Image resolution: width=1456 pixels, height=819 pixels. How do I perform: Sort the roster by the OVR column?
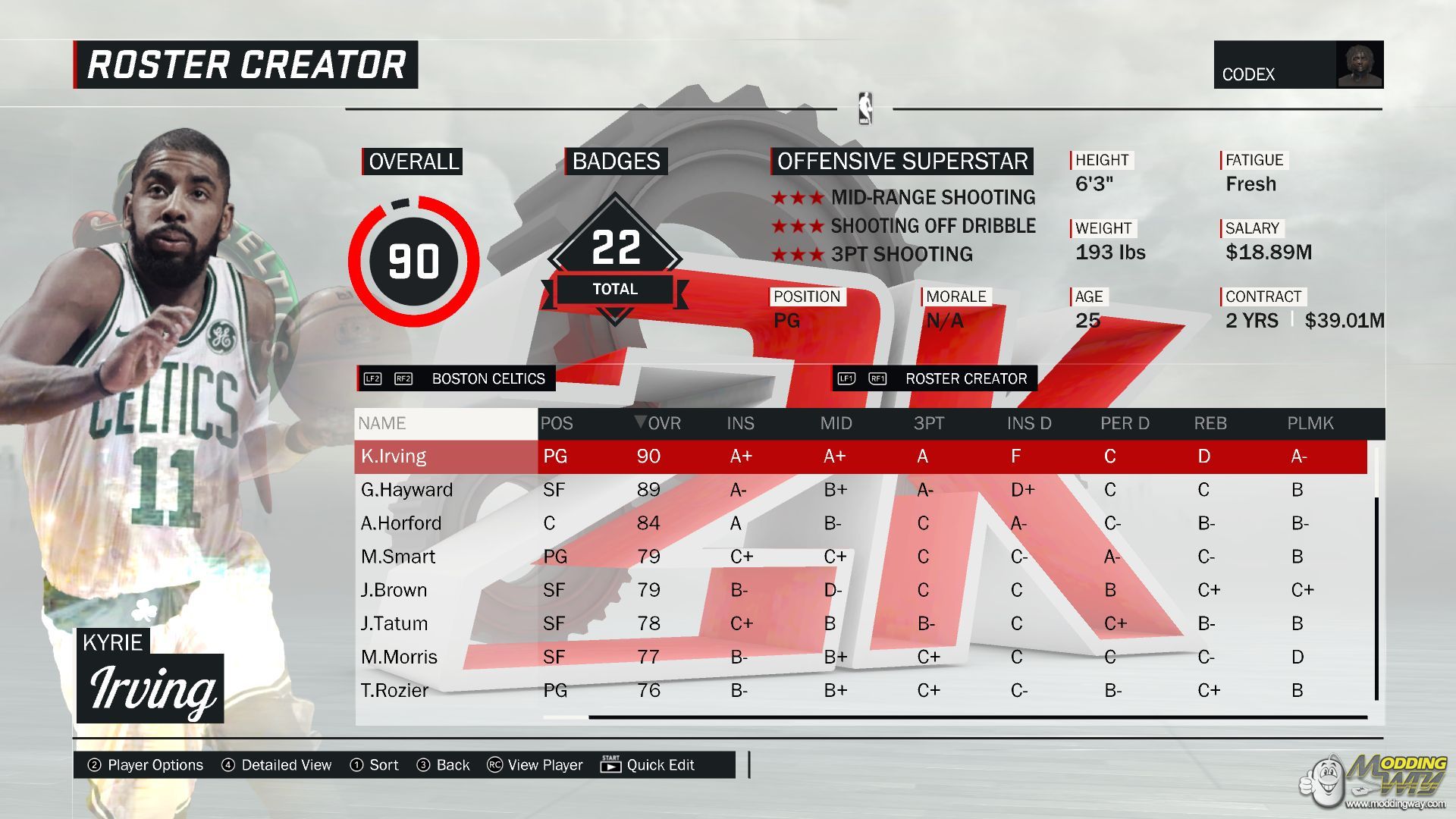[x=658, y=423]
